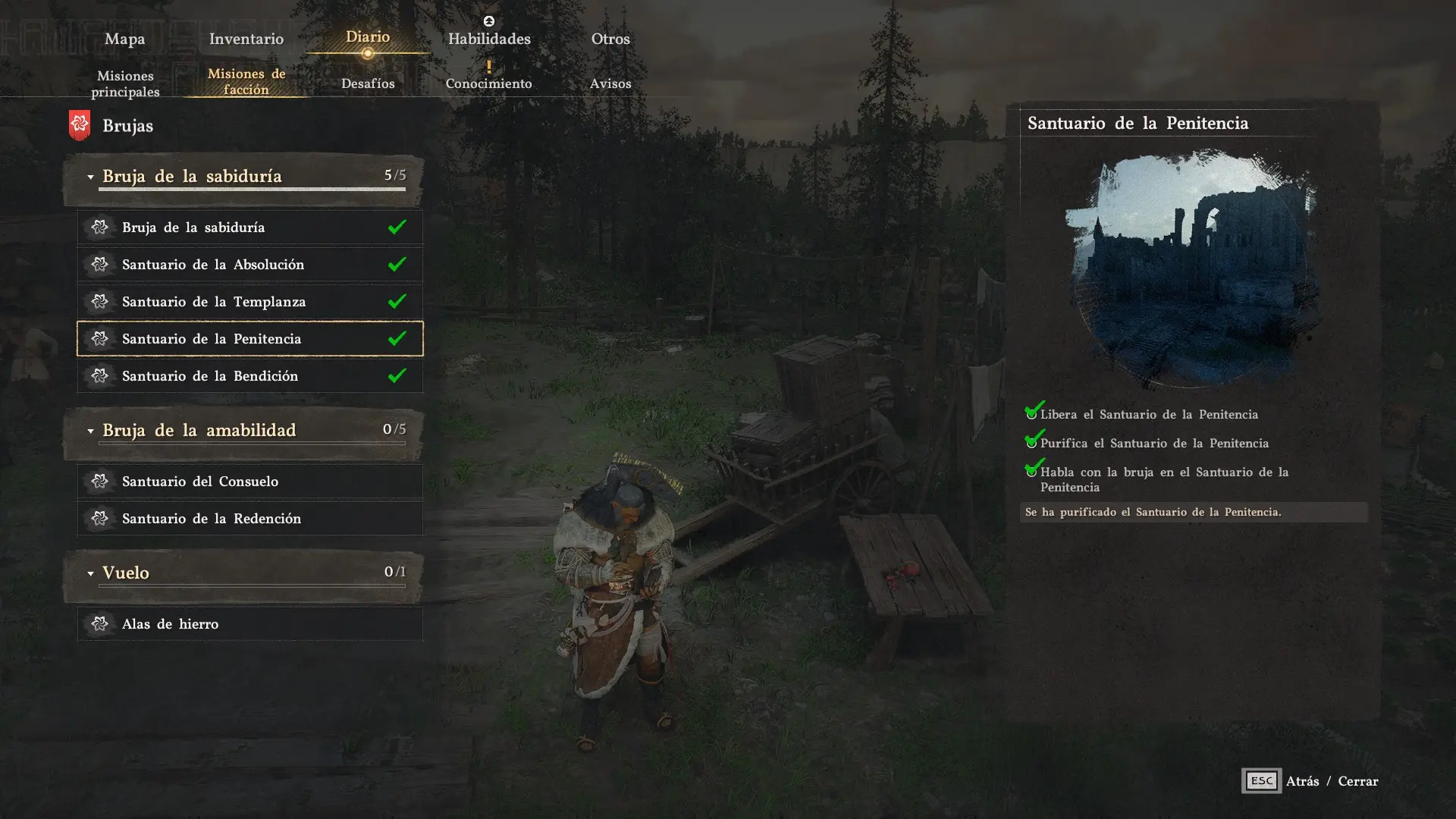Show Misiones principales

125,83
